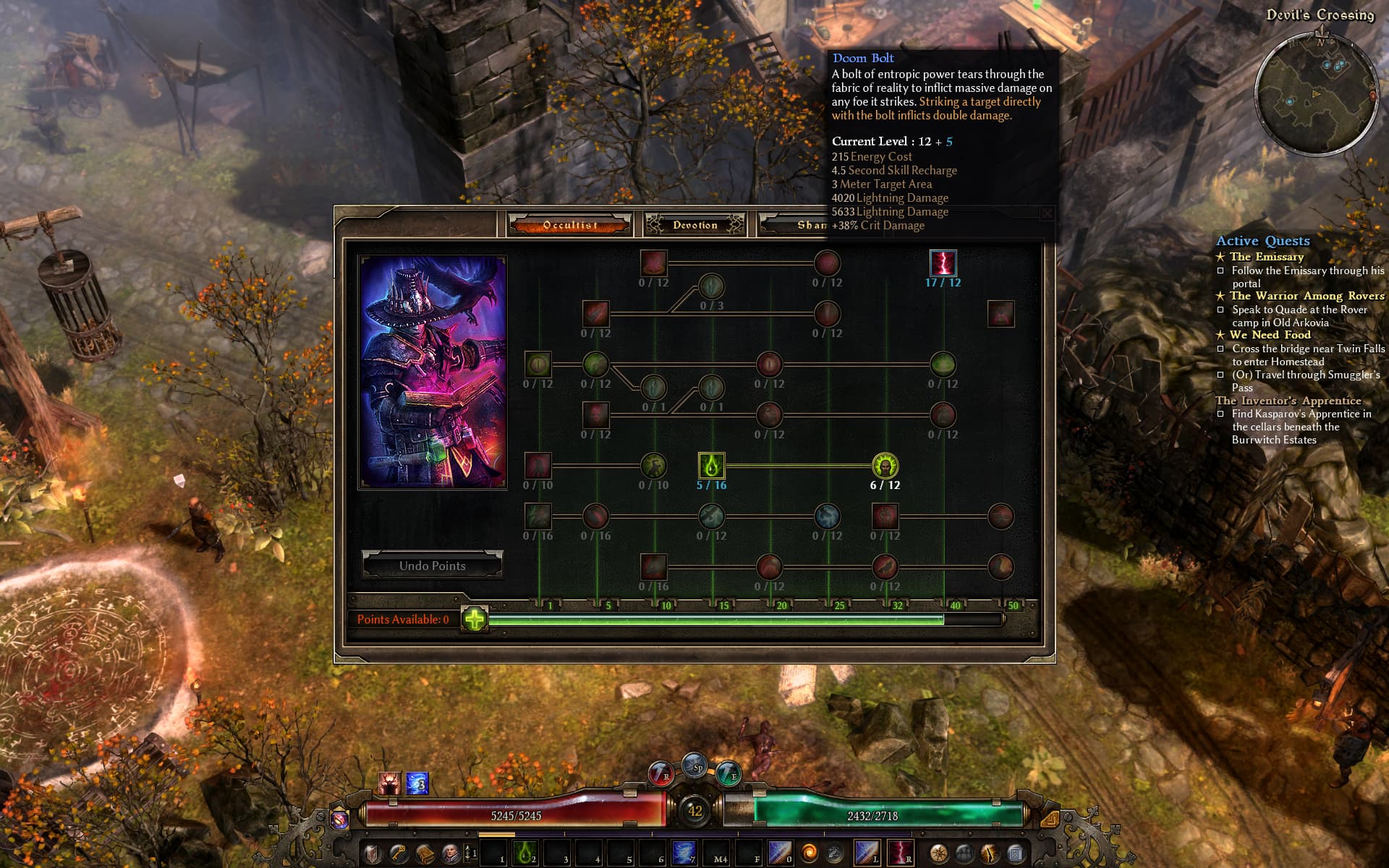1389x868 pixels.
Task: Select the green flame skill at 5/16
Action: point(711,466)
